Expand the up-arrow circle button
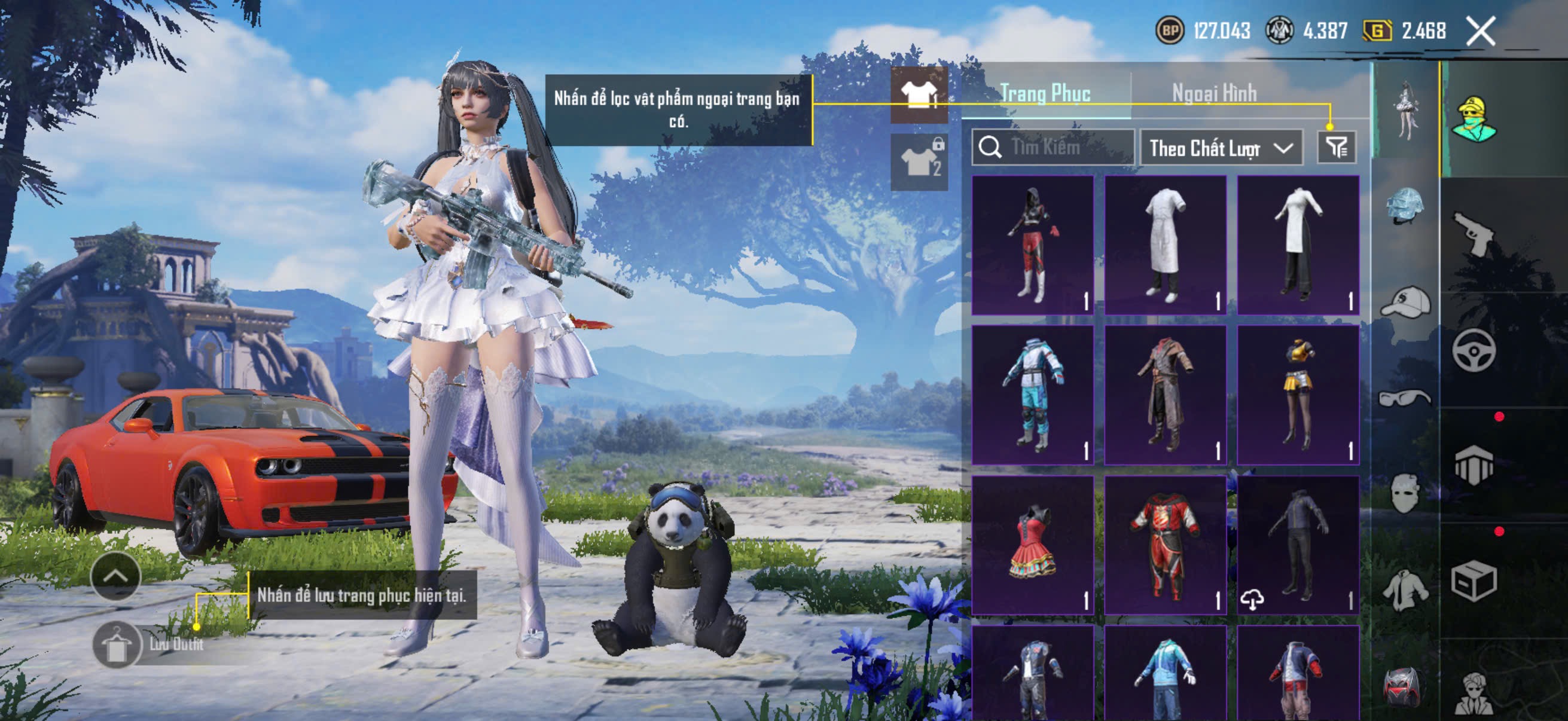Image resolution: width=1568 pixels, height=721 pixels. coord(115,576)
